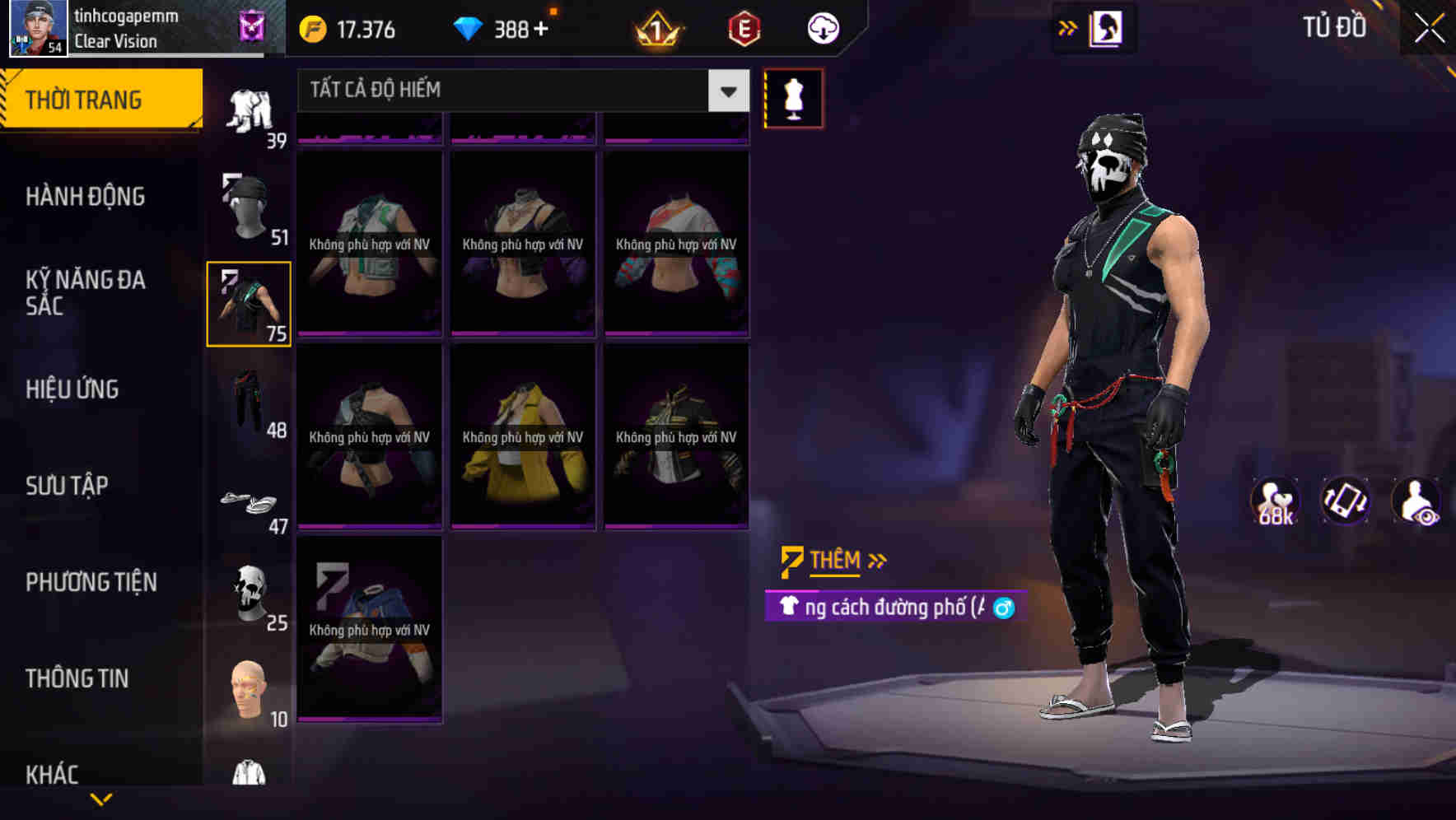Select the pants category icon with 48 items

click(247, 401)
